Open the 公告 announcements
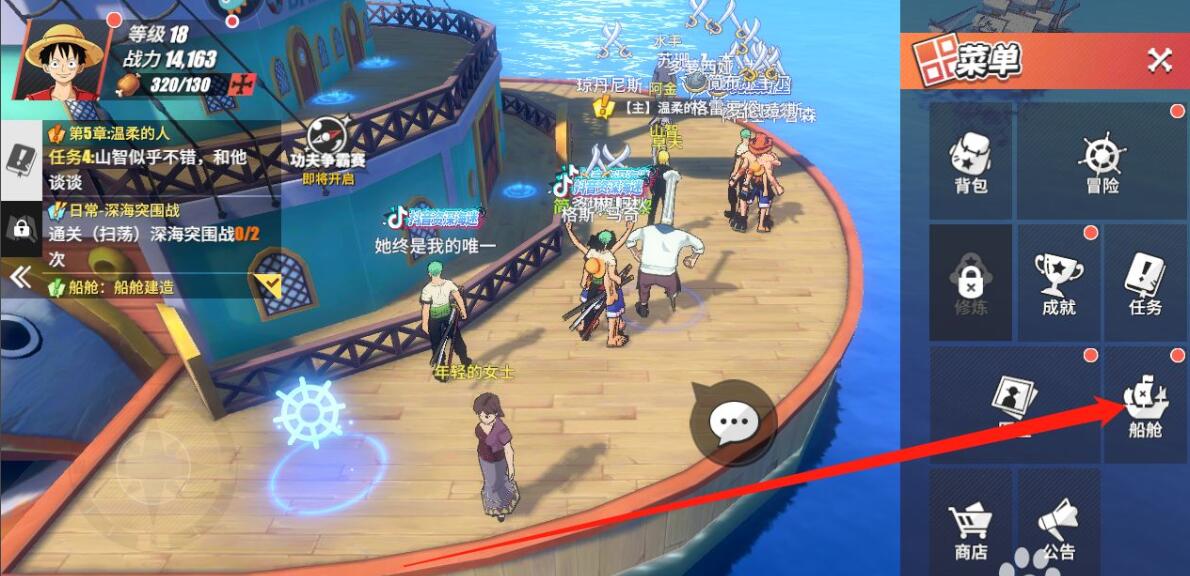Image resolution: width=1190 pixels, height=576 pixels. 1058,530
